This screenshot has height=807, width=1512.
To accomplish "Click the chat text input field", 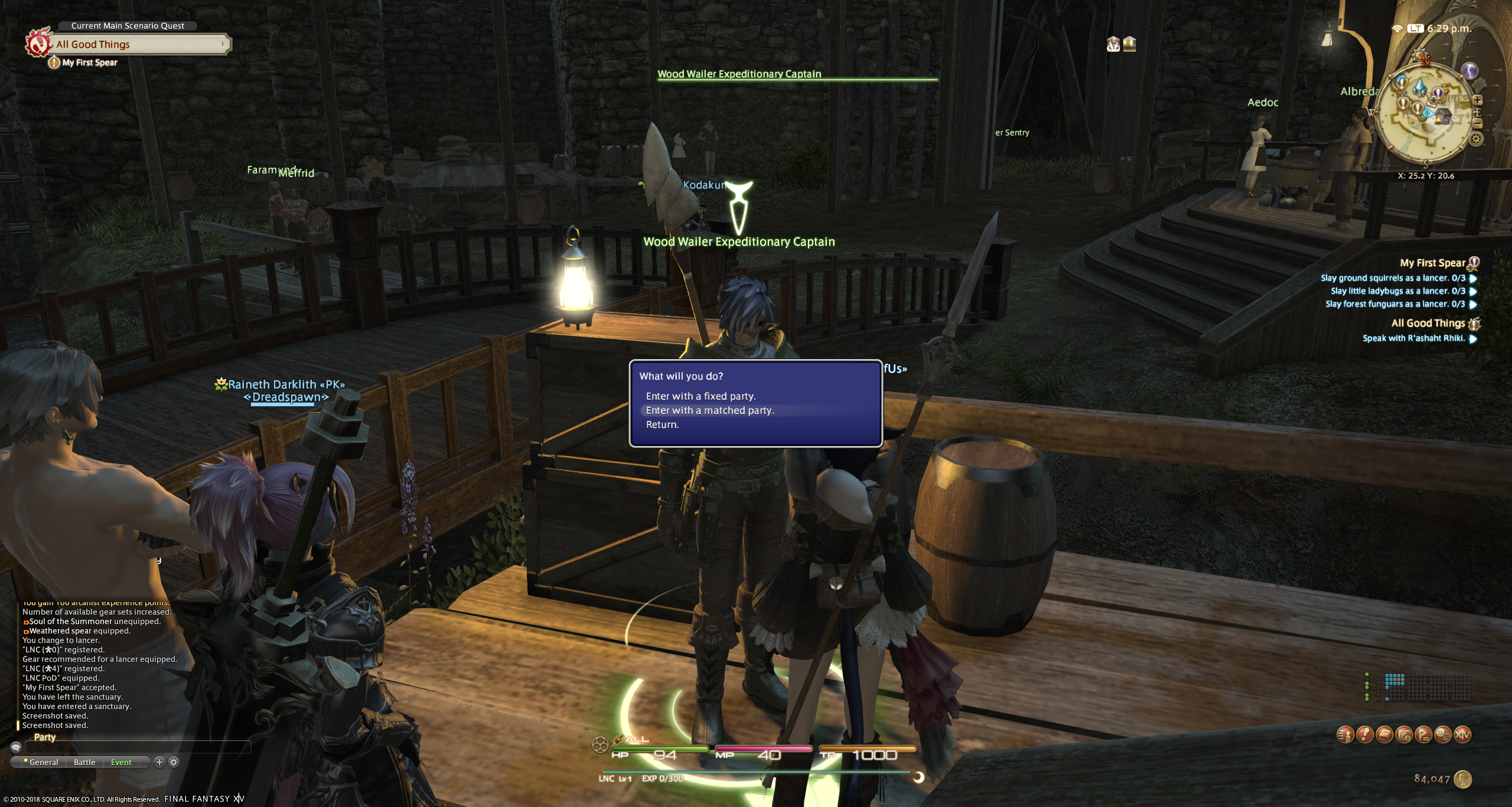I will coord(137,747).
